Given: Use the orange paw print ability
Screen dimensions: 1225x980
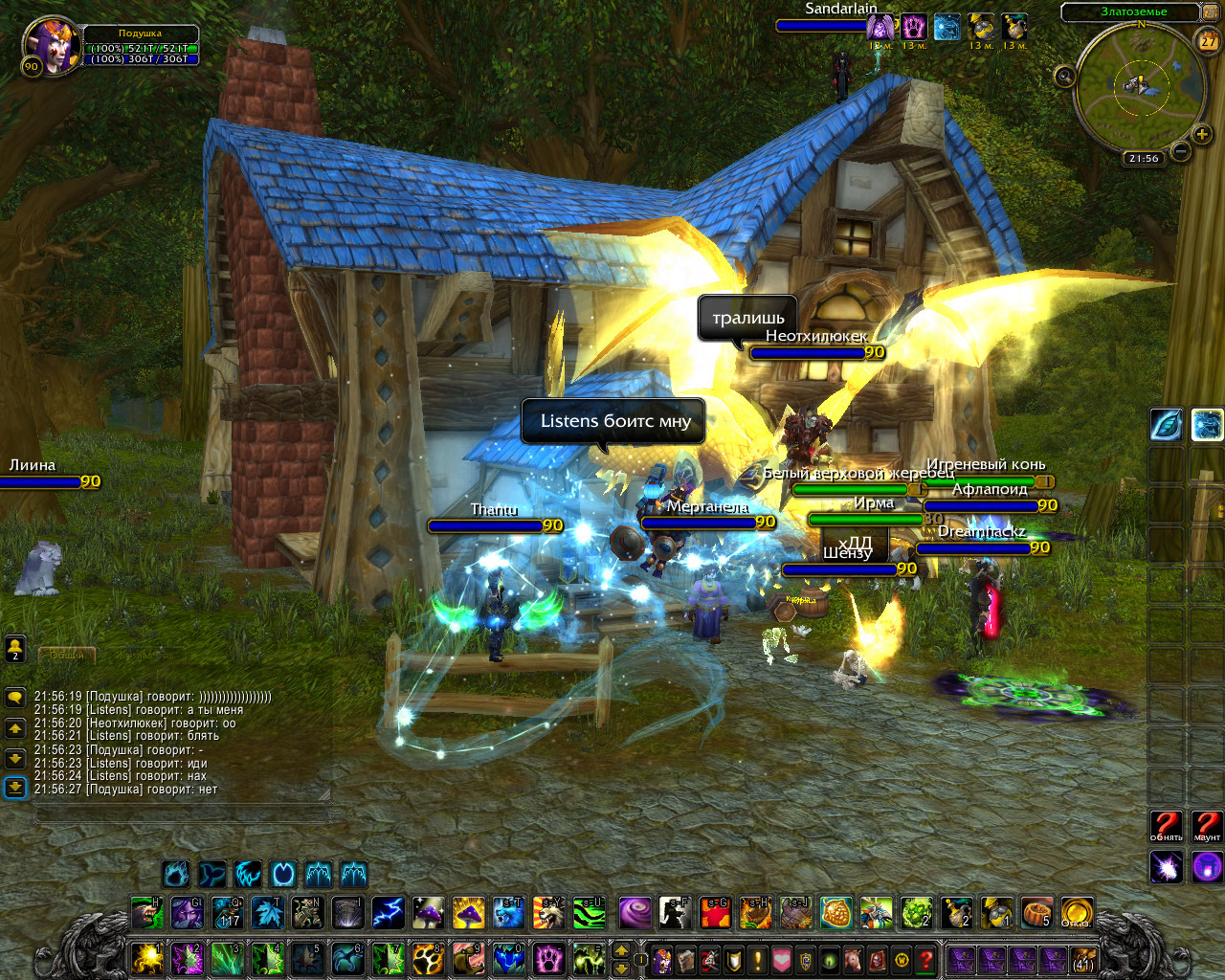Looking at the screenshot, I should pyautogui.click(x=428, y=958).
